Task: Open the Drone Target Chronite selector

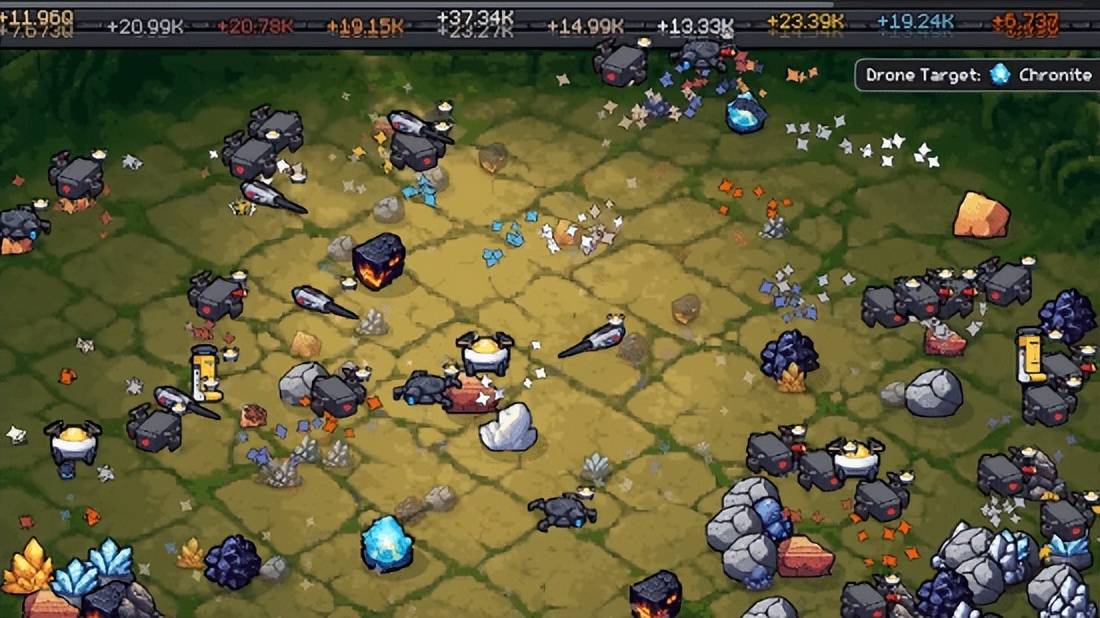Action: point(977,75)
